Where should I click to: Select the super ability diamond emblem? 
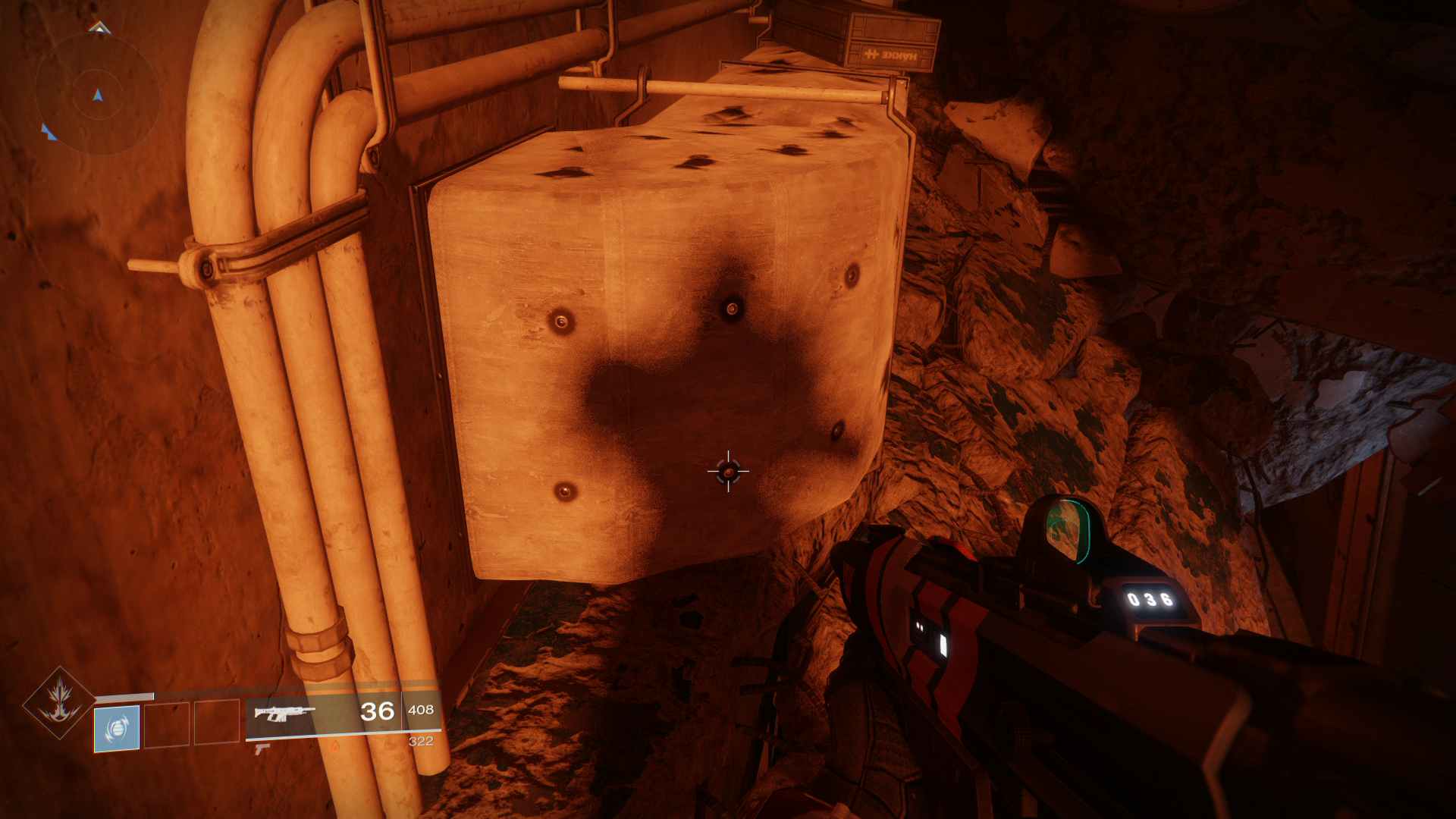[x=59, y=702]
